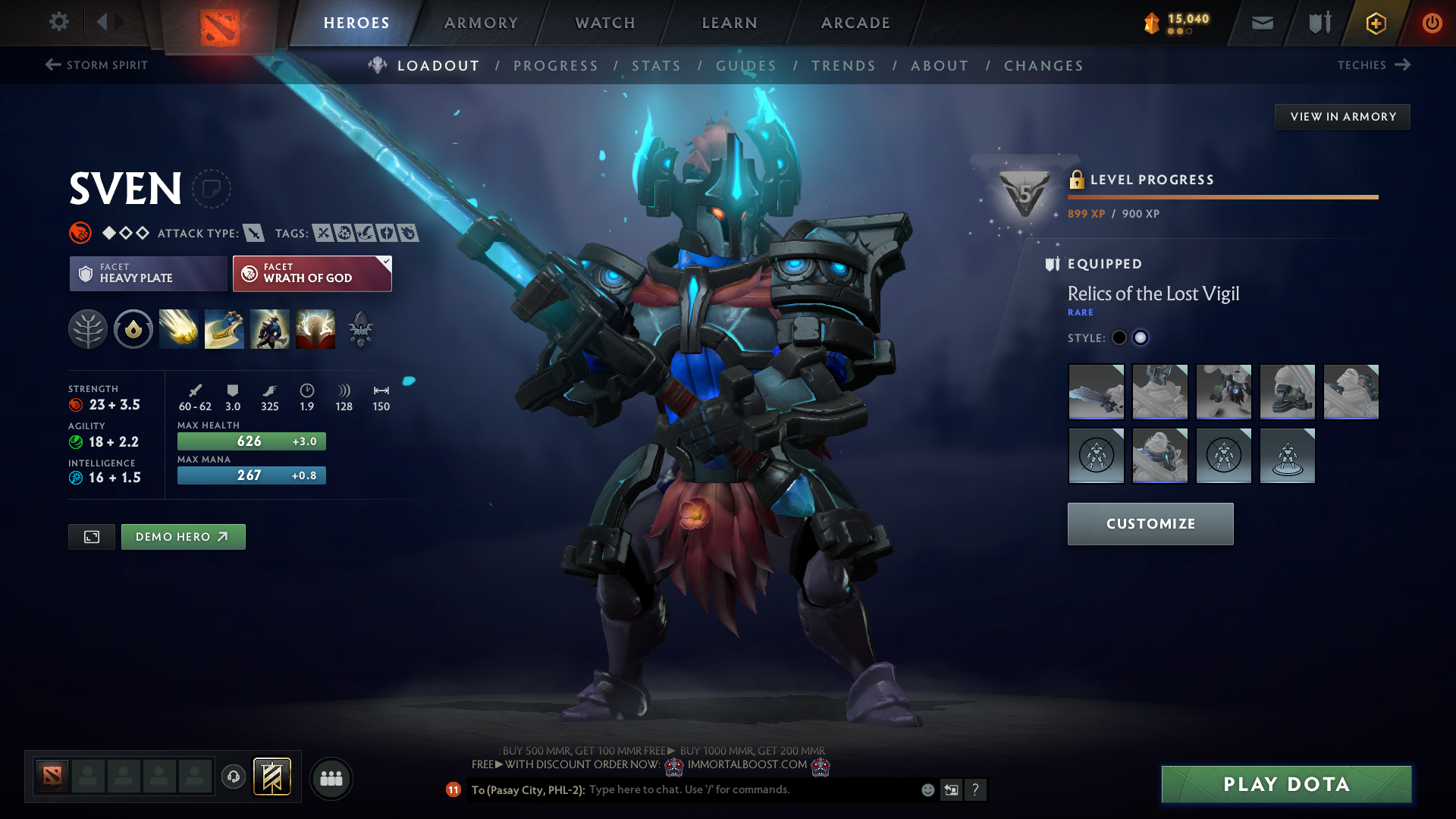Open the ARCADE menu
The image size is (1456, 819).
pyautogui.click(x=855, y=23)
